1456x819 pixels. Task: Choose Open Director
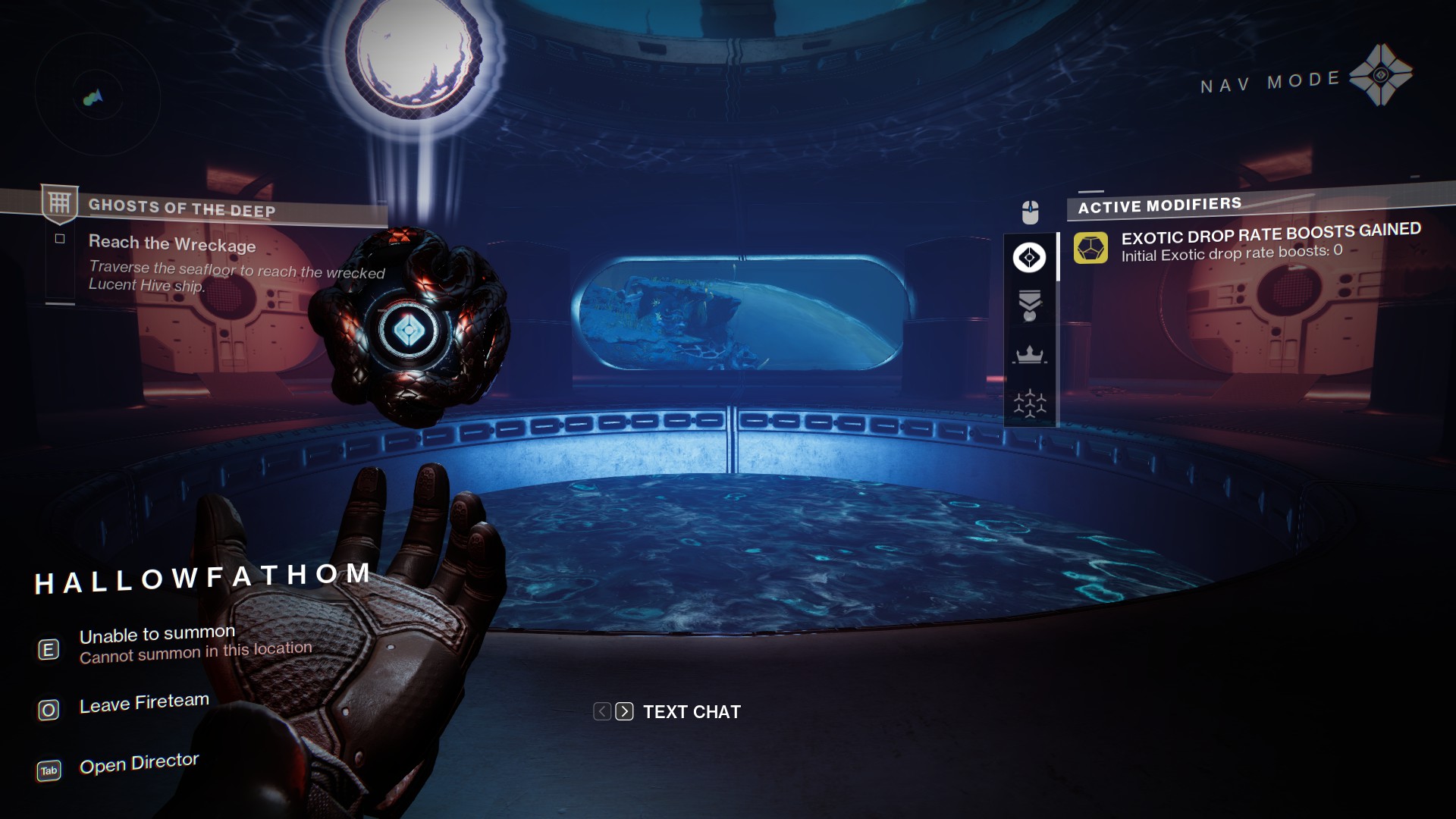[138, 764]
